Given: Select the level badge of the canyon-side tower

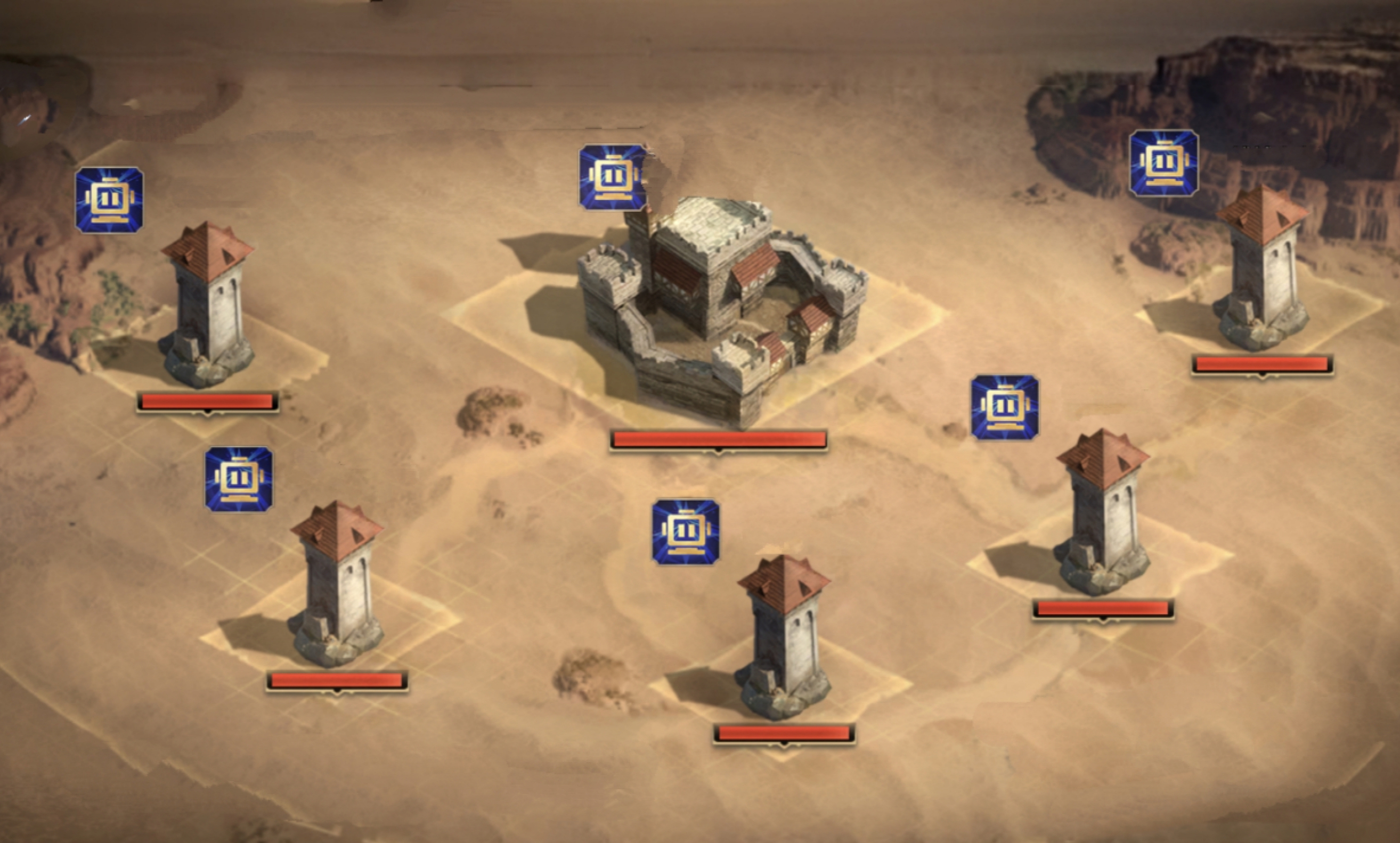Looking at the screenshot, I should point(1163,163).
